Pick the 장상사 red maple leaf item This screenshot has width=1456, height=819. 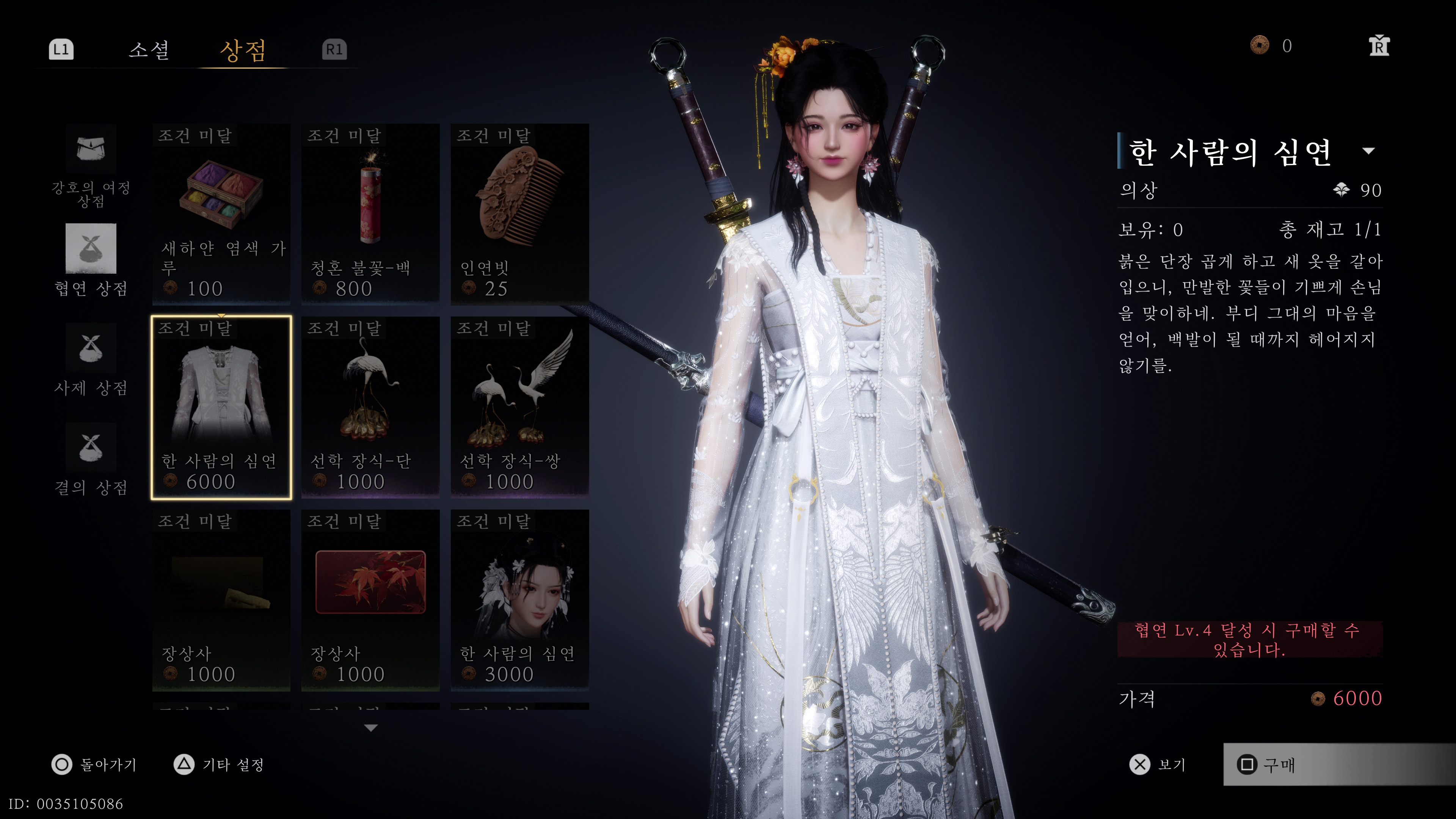[x=370, y=600]
